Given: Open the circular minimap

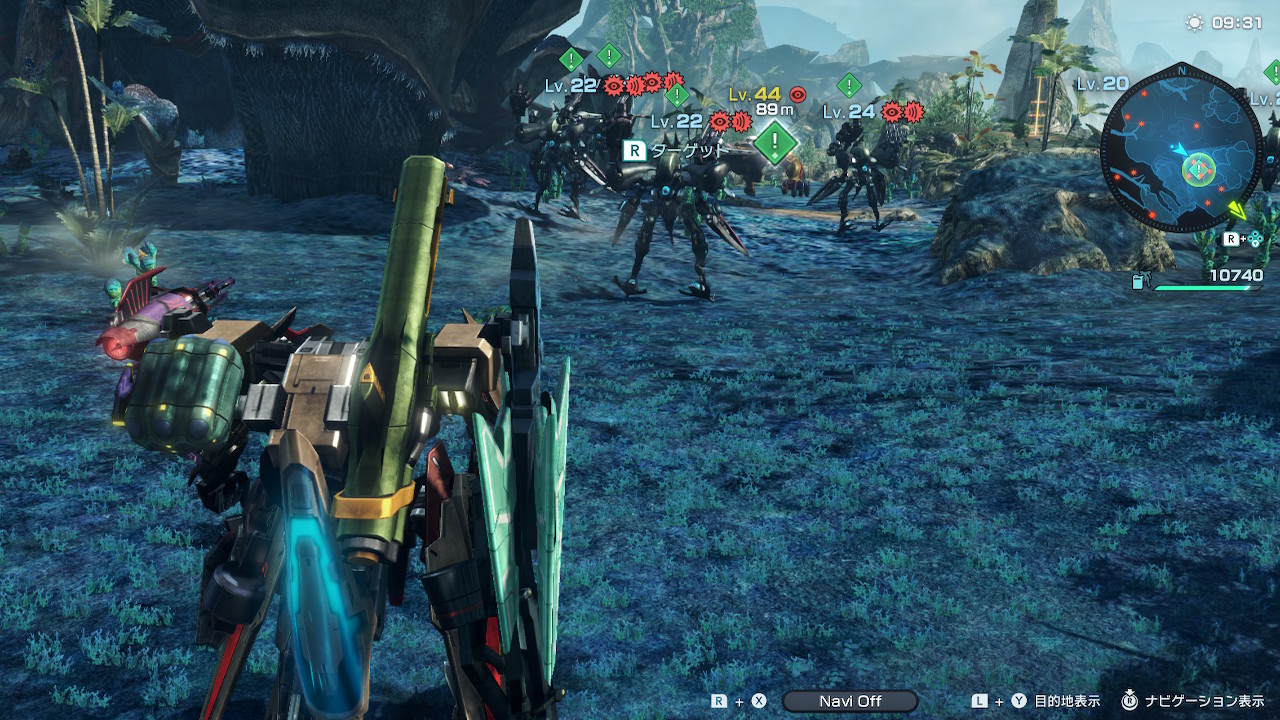Looking at the screenshot, I should 1181,148.
